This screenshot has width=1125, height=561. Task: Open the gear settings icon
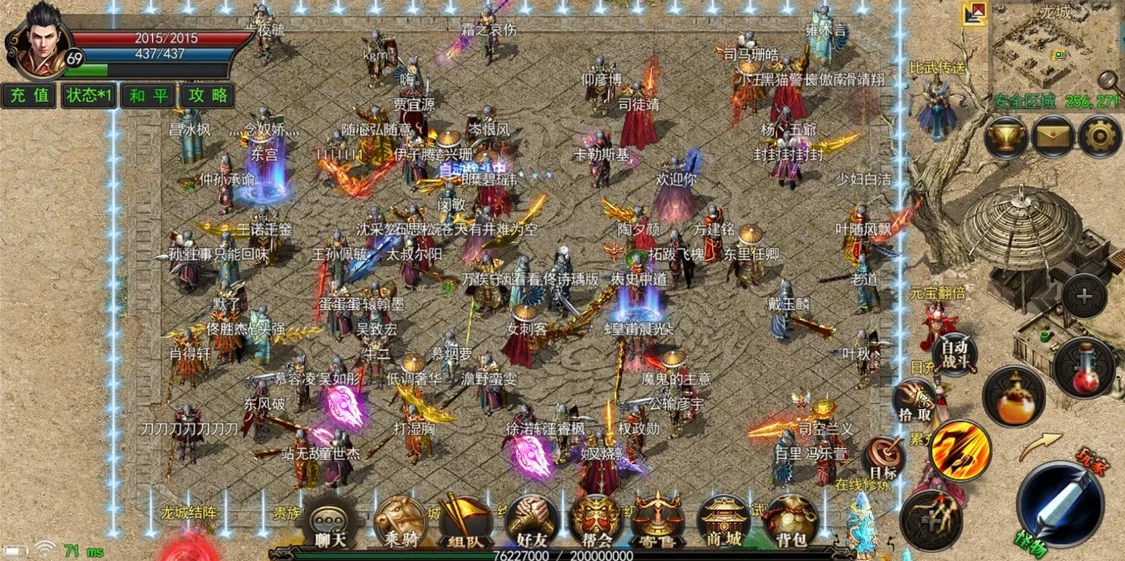click(1100, 137)
